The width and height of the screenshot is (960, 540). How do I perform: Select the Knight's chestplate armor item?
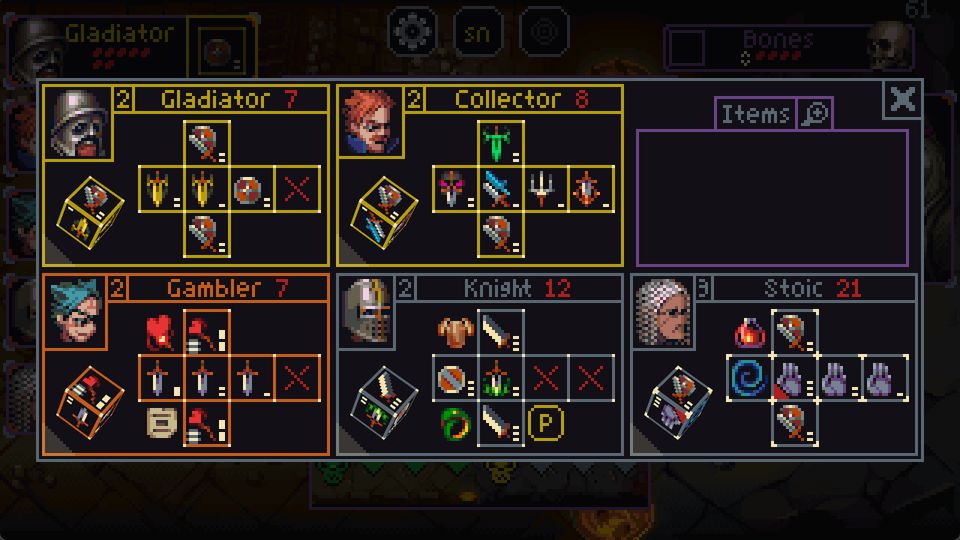point(454,333)
